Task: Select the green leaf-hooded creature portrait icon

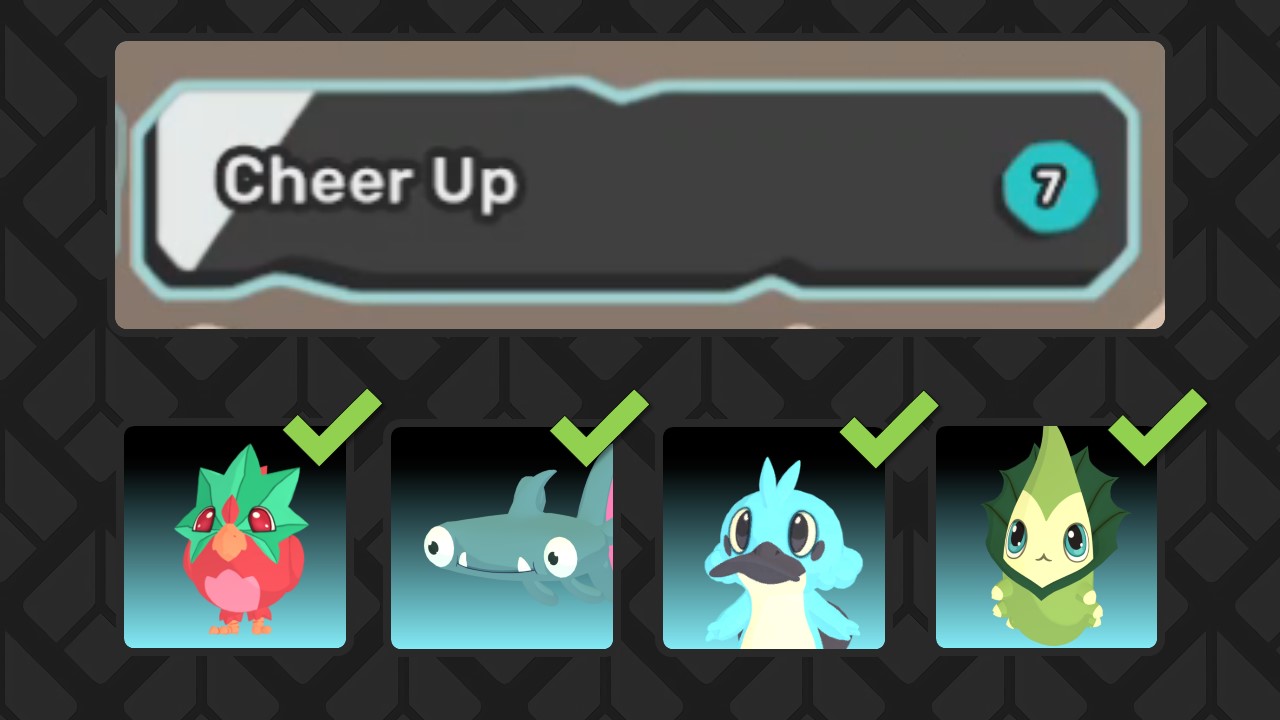Action: 1046,540
